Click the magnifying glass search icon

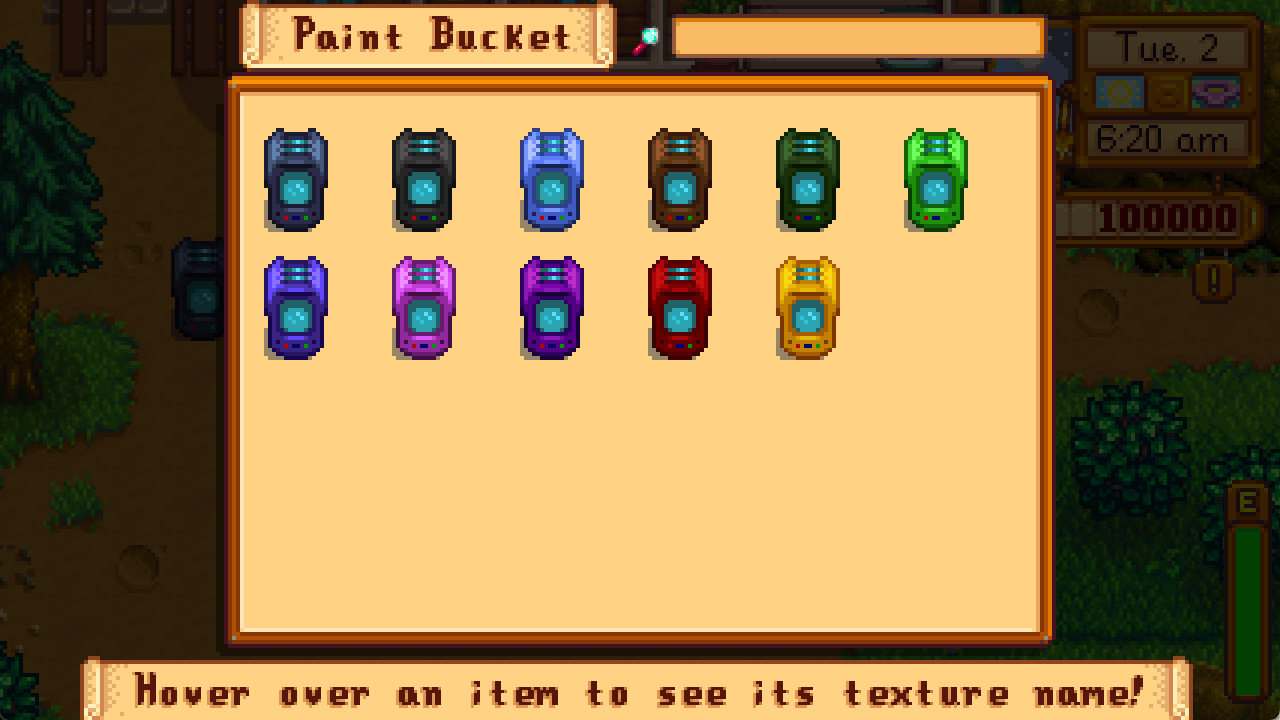pos(651,36)
